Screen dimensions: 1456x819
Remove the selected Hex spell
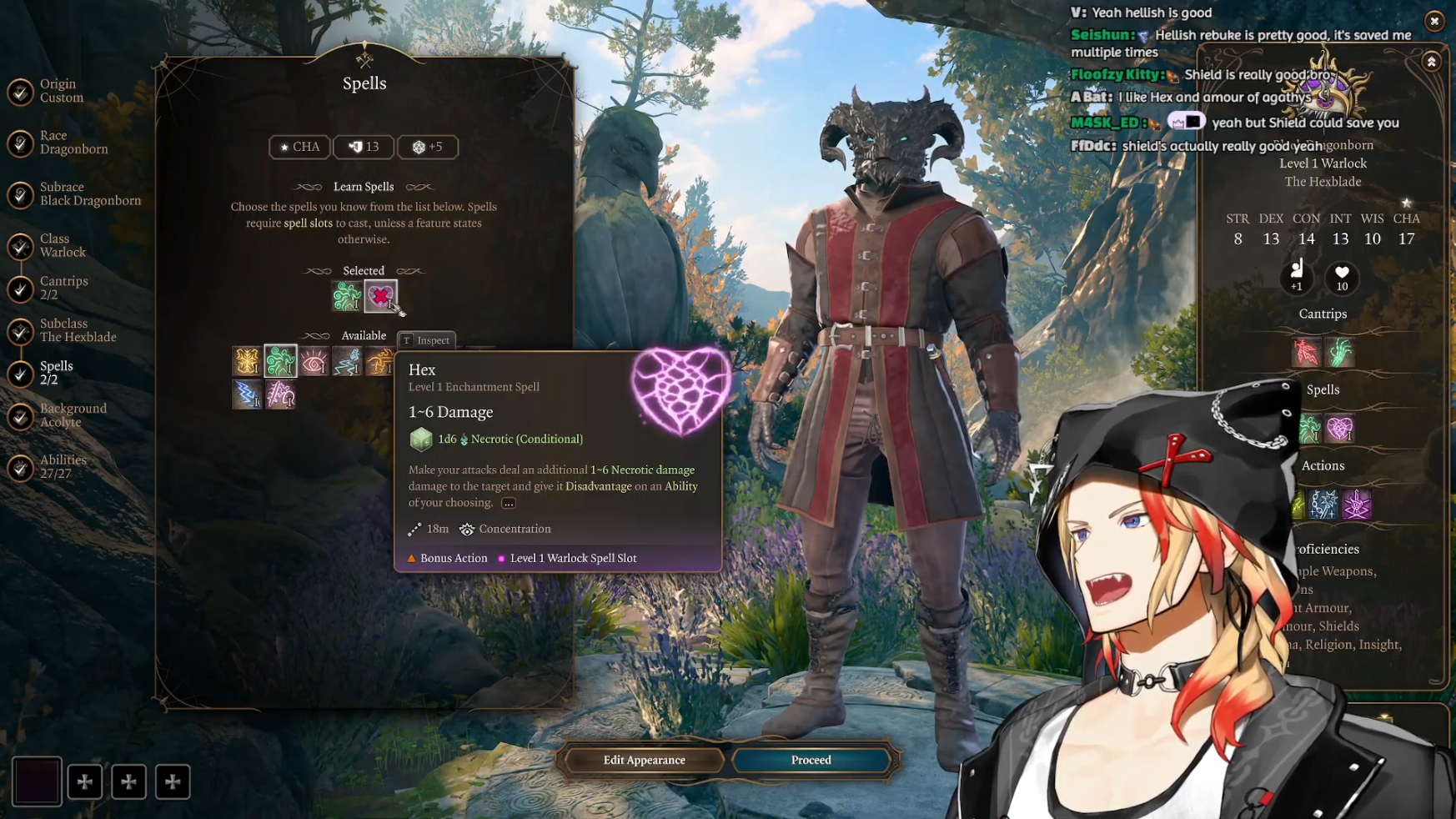pos(381,296)
